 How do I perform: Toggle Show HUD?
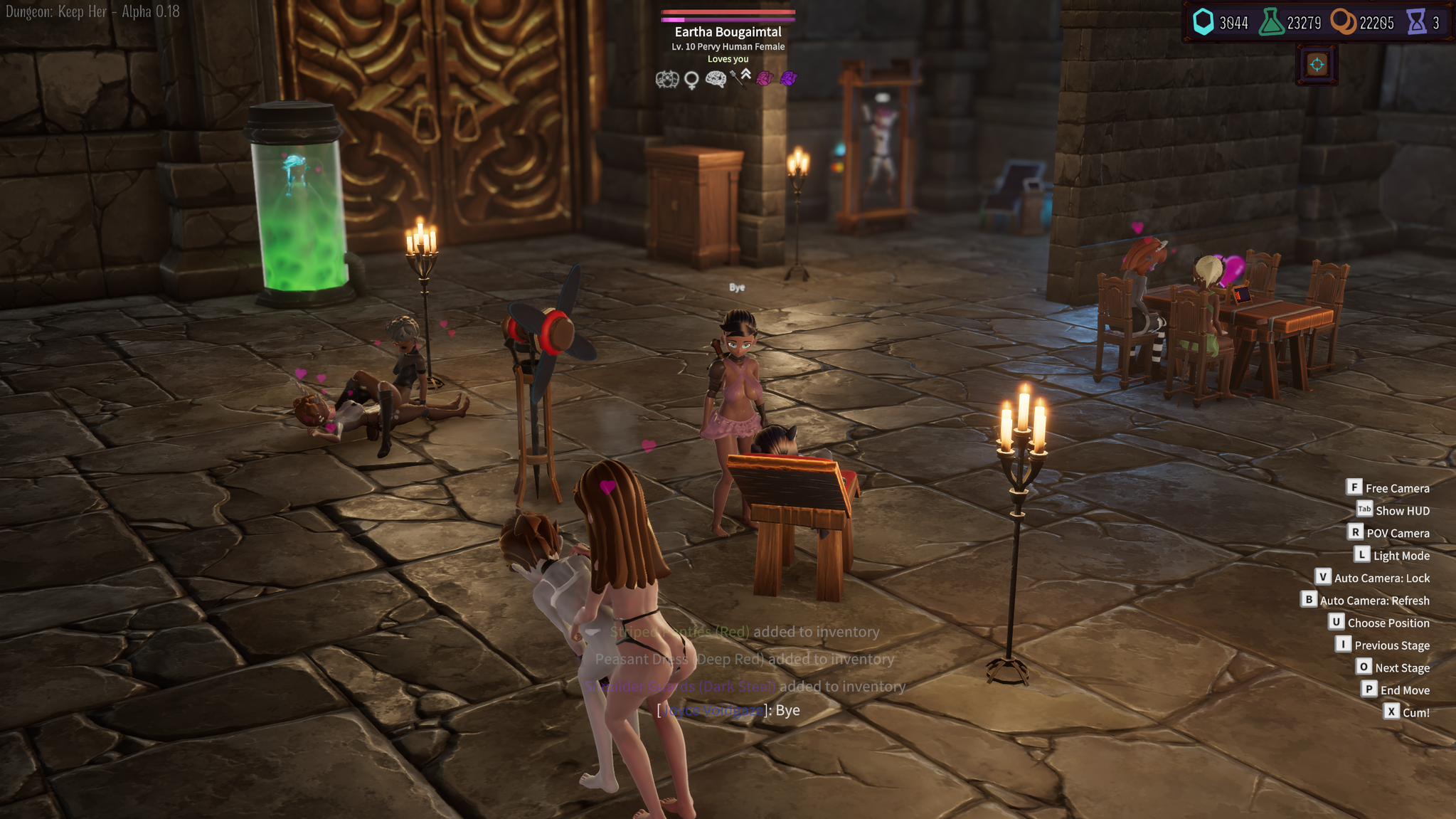point(1401,510)
